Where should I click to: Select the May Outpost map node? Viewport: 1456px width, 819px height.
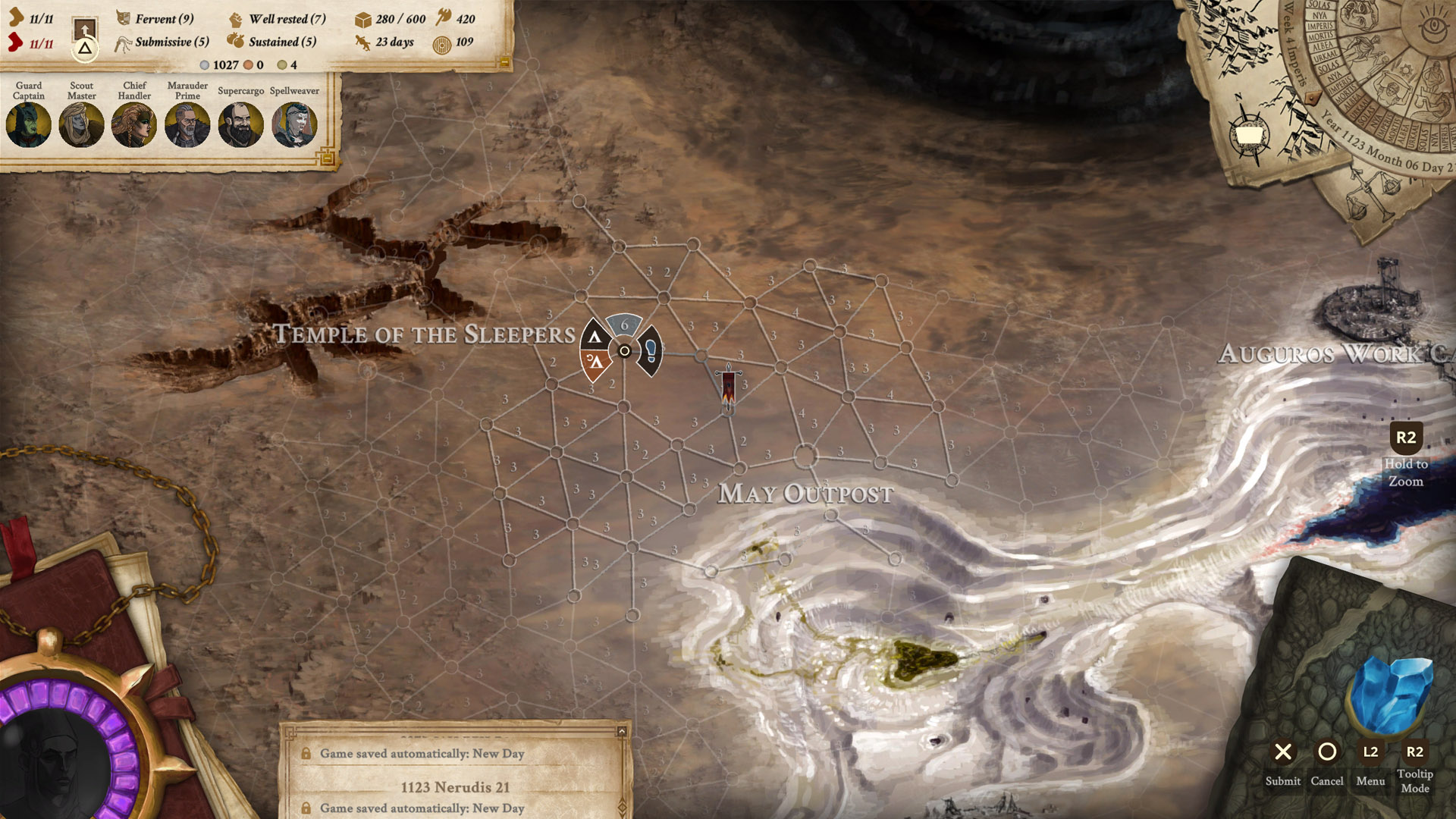[805, 457]
